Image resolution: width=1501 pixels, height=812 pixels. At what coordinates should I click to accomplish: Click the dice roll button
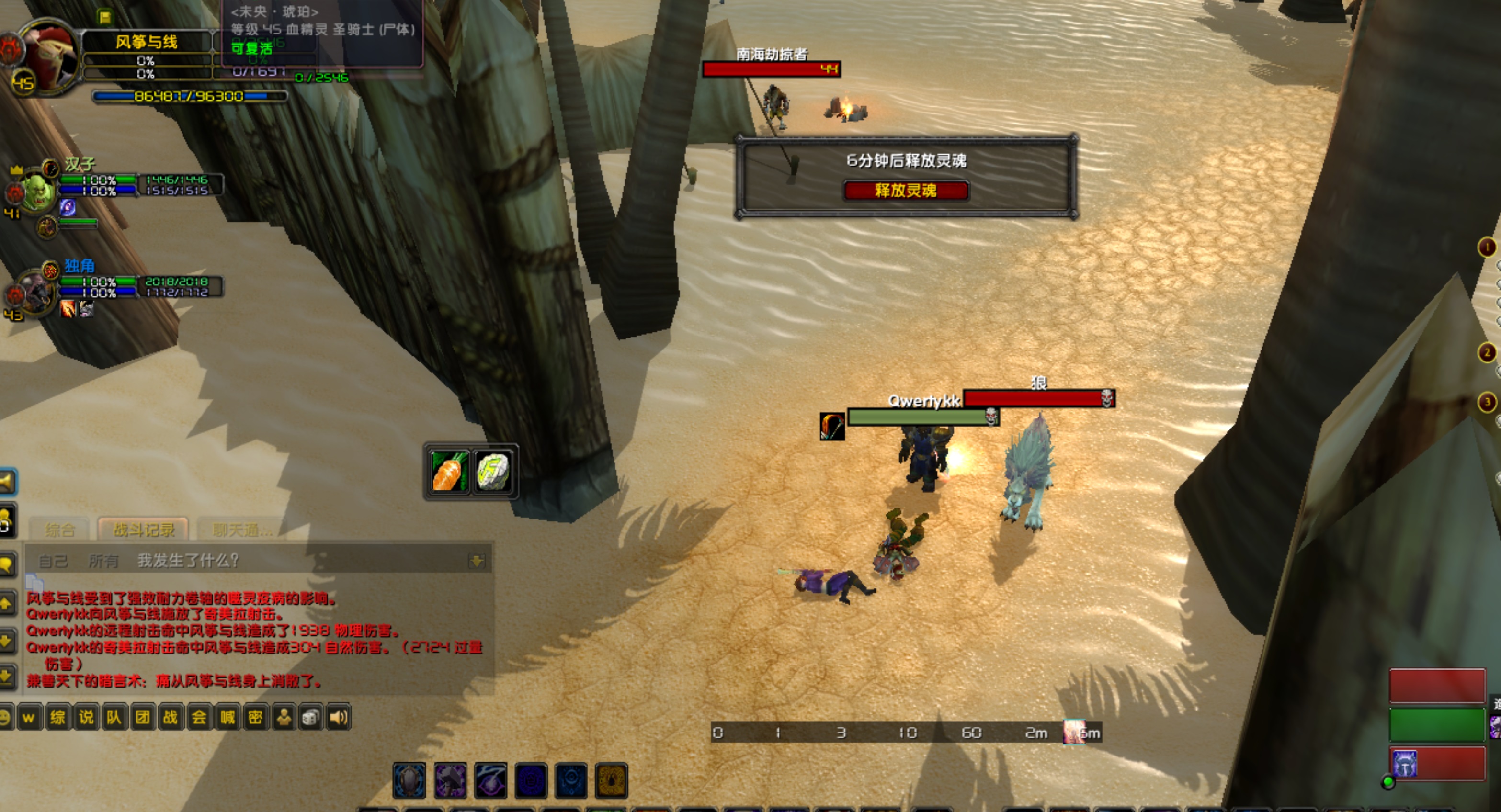tap(310, 717)
